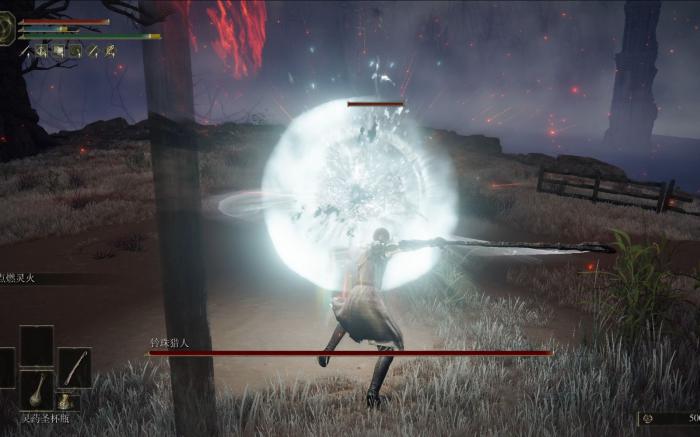Image resolution: width=700 pixels, height=437 pixels.
Task: Select the right-hand weapon slot
Action: click(74, 367)
